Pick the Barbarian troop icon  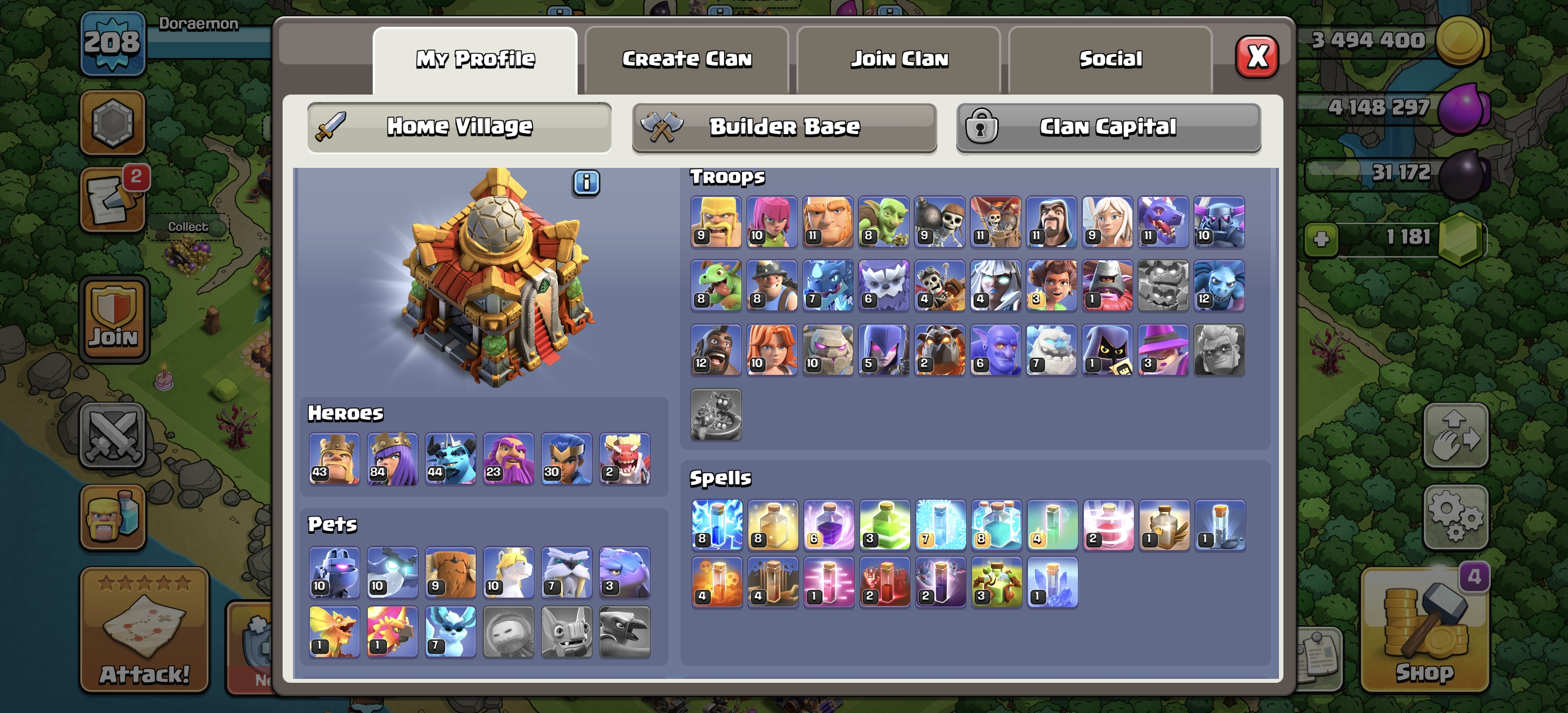click(716, 222)
